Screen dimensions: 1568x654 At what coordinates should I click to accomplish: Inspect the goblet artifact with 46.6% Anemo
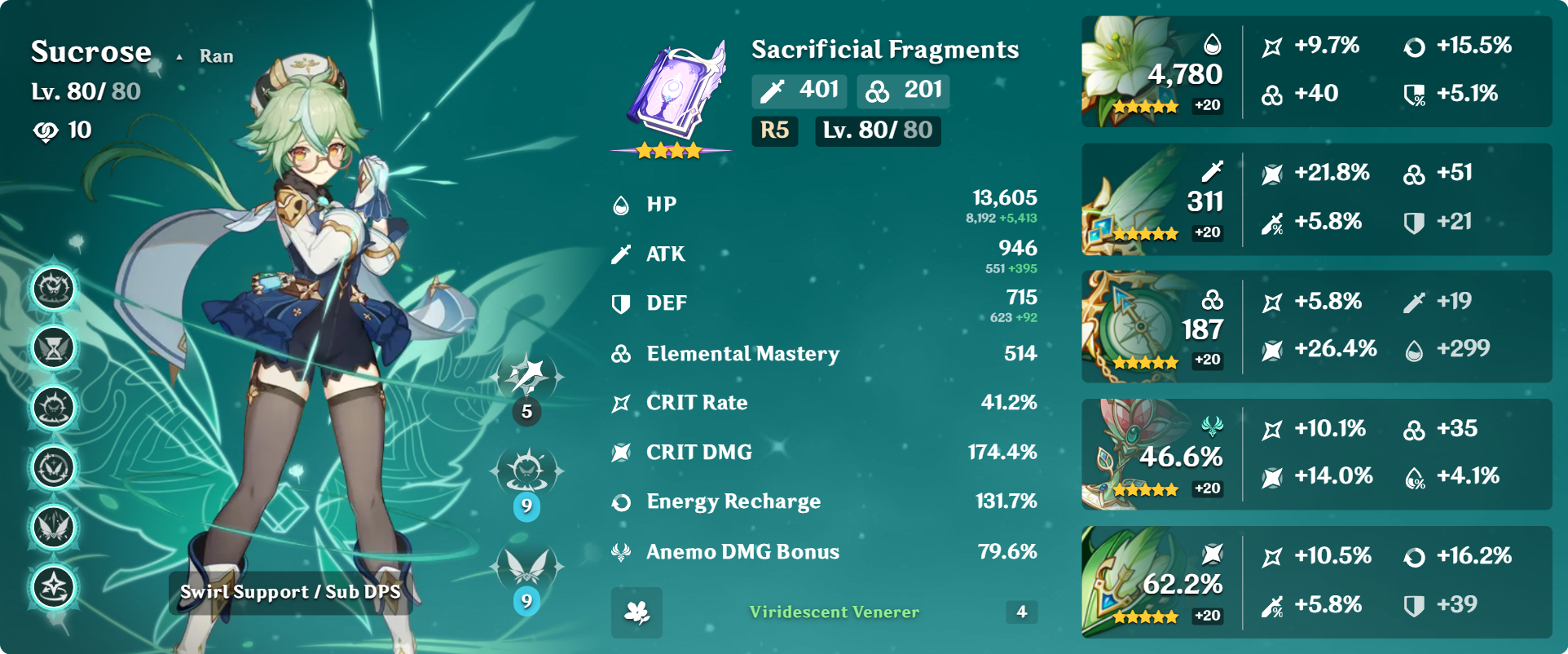1133,455
